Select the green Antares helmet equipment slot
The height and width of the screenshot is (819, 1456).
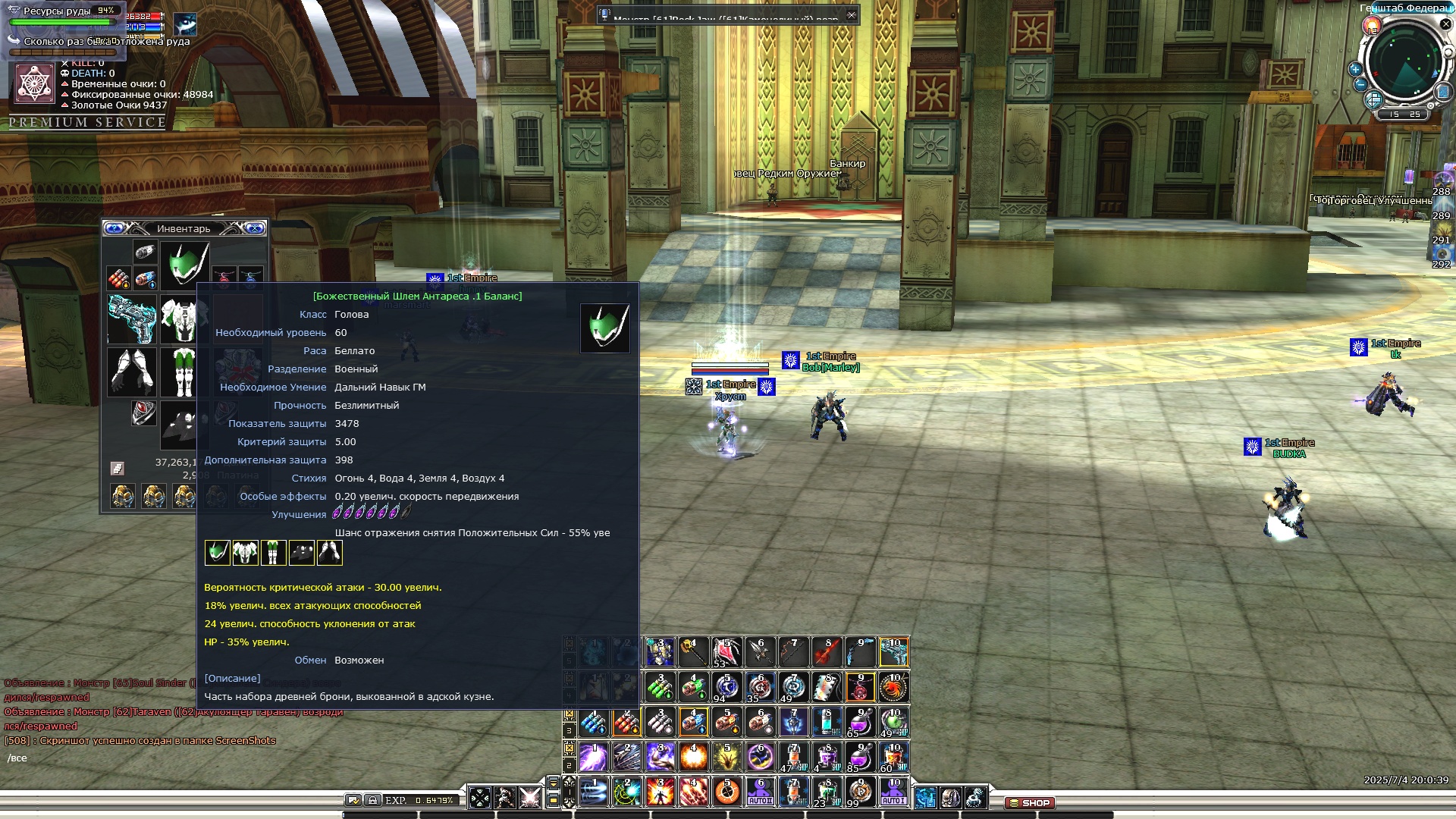184,265
